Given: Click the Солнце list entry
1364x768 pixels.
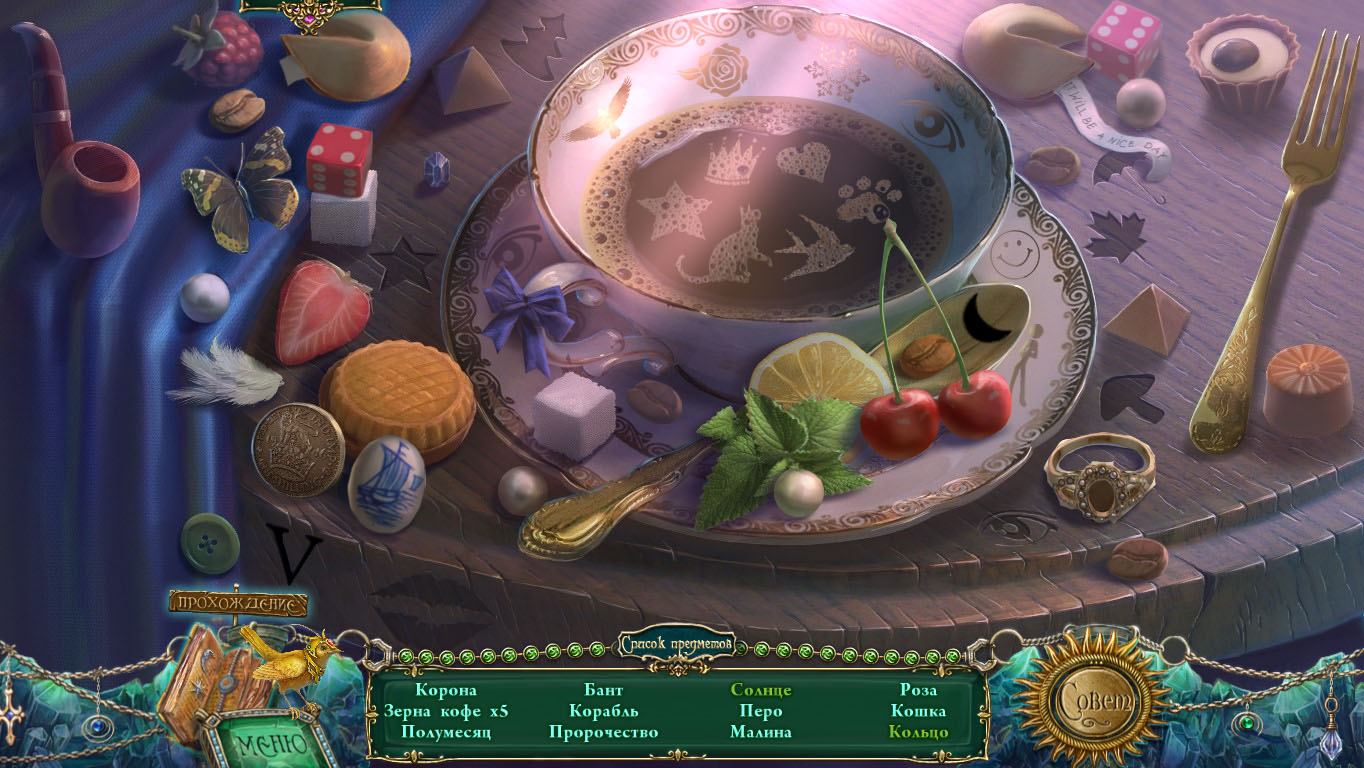Looking at the screenshot, I should click(761, 690).
